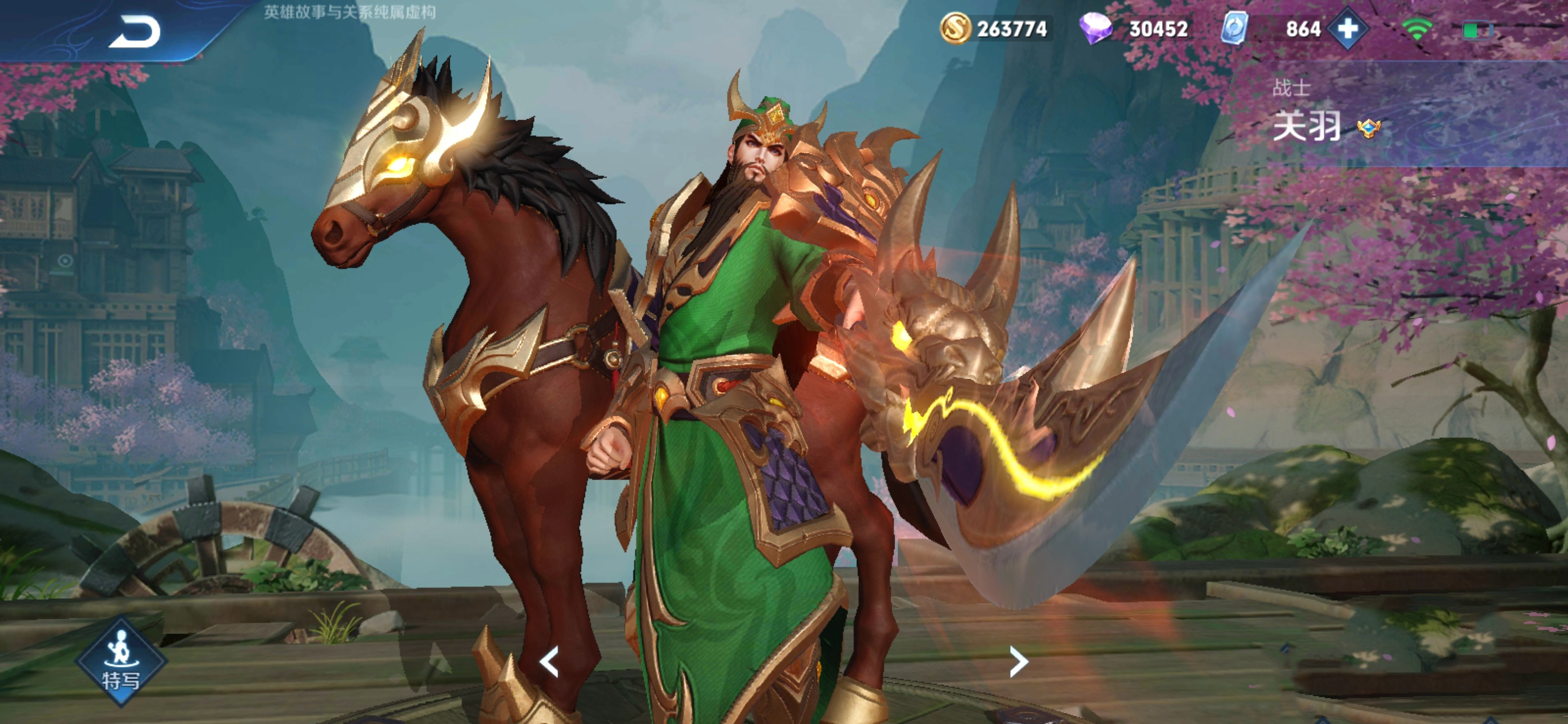Go back using the return arrow
The height and width of the screenshot is (724, 1568).
(135, 32)
